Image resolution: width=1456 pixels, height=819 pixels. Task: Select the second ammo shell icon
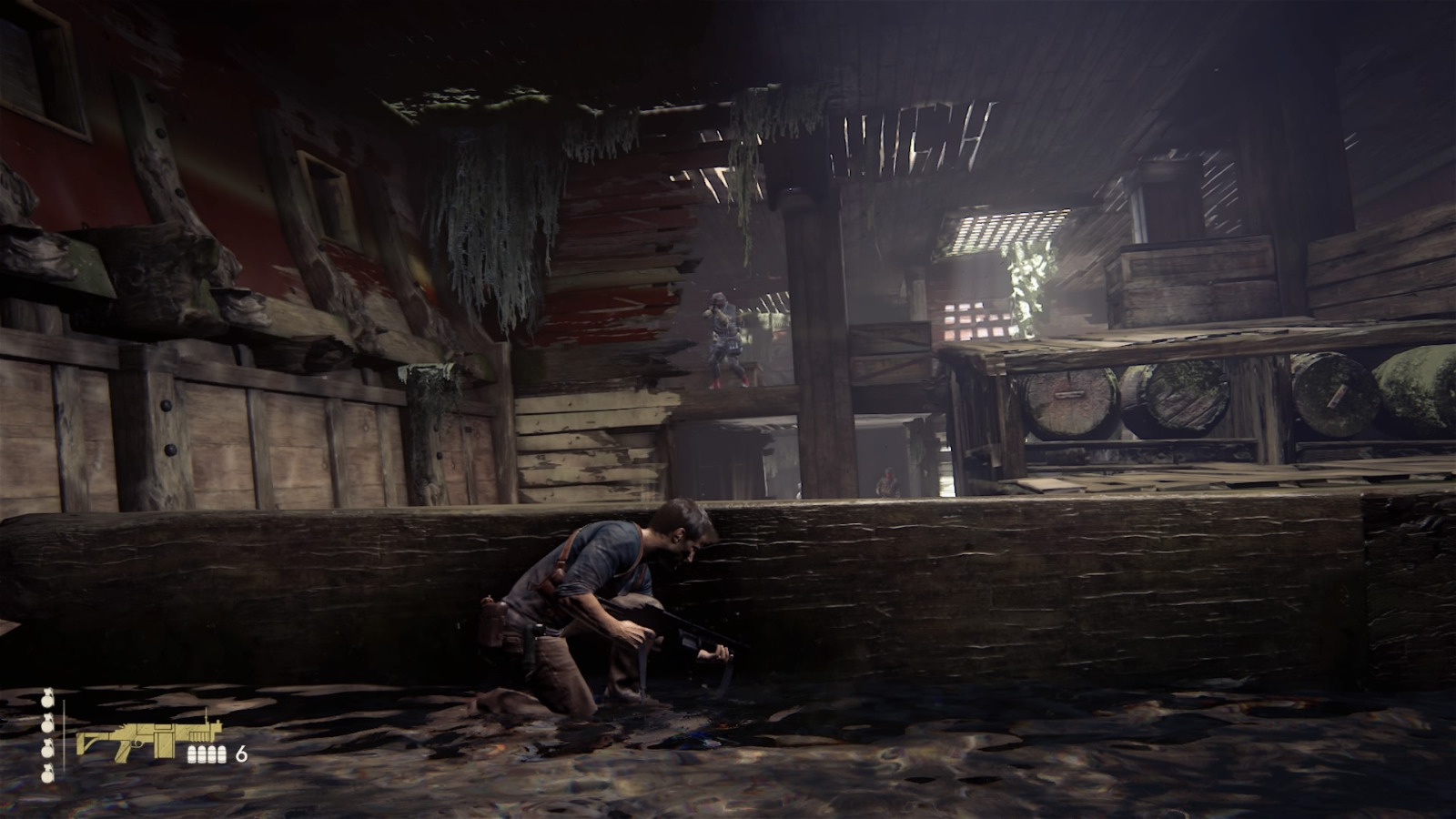(x=202, y=753)
